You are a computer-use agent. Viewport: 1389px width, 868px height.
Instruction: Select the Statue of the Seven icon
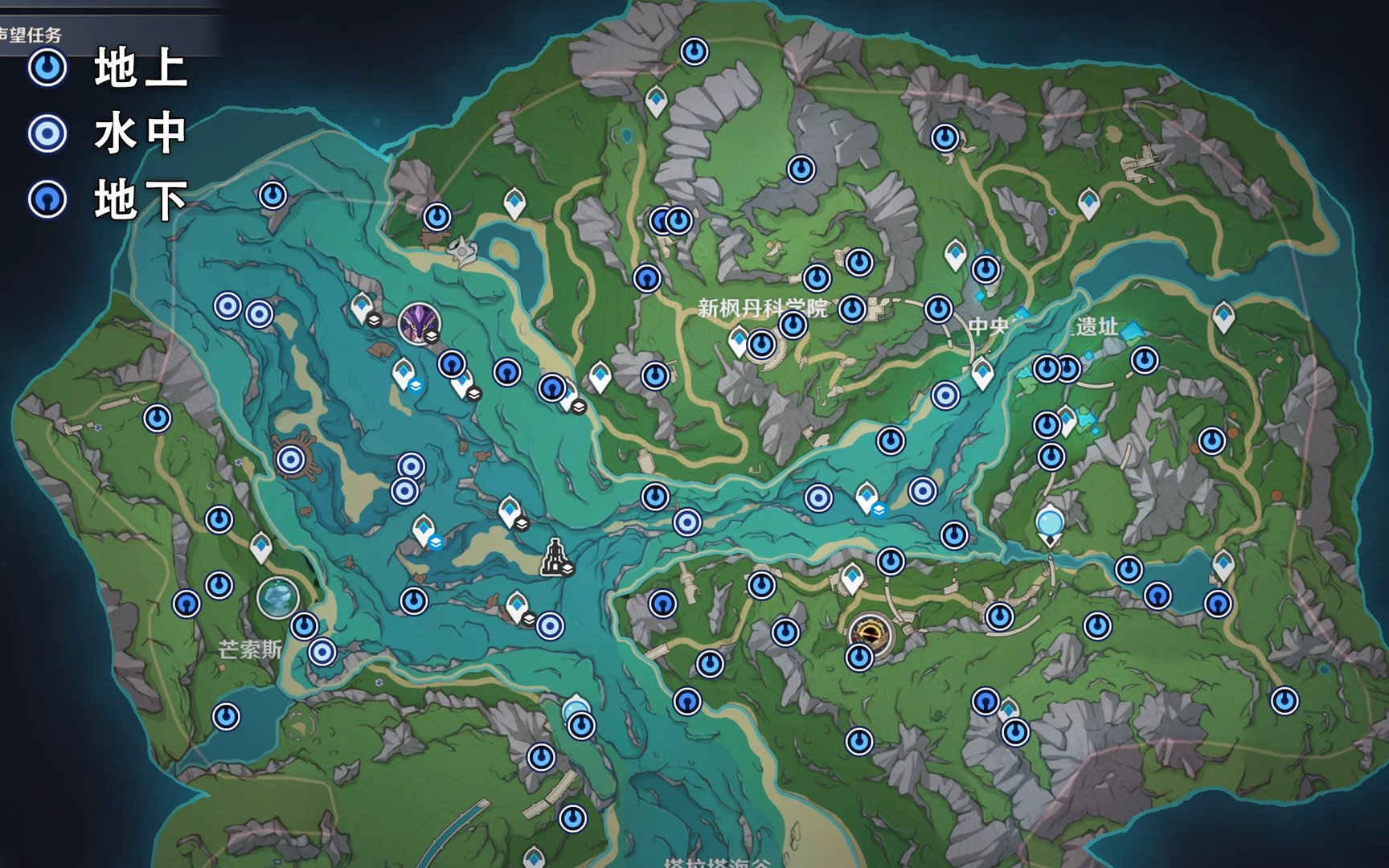555,557
